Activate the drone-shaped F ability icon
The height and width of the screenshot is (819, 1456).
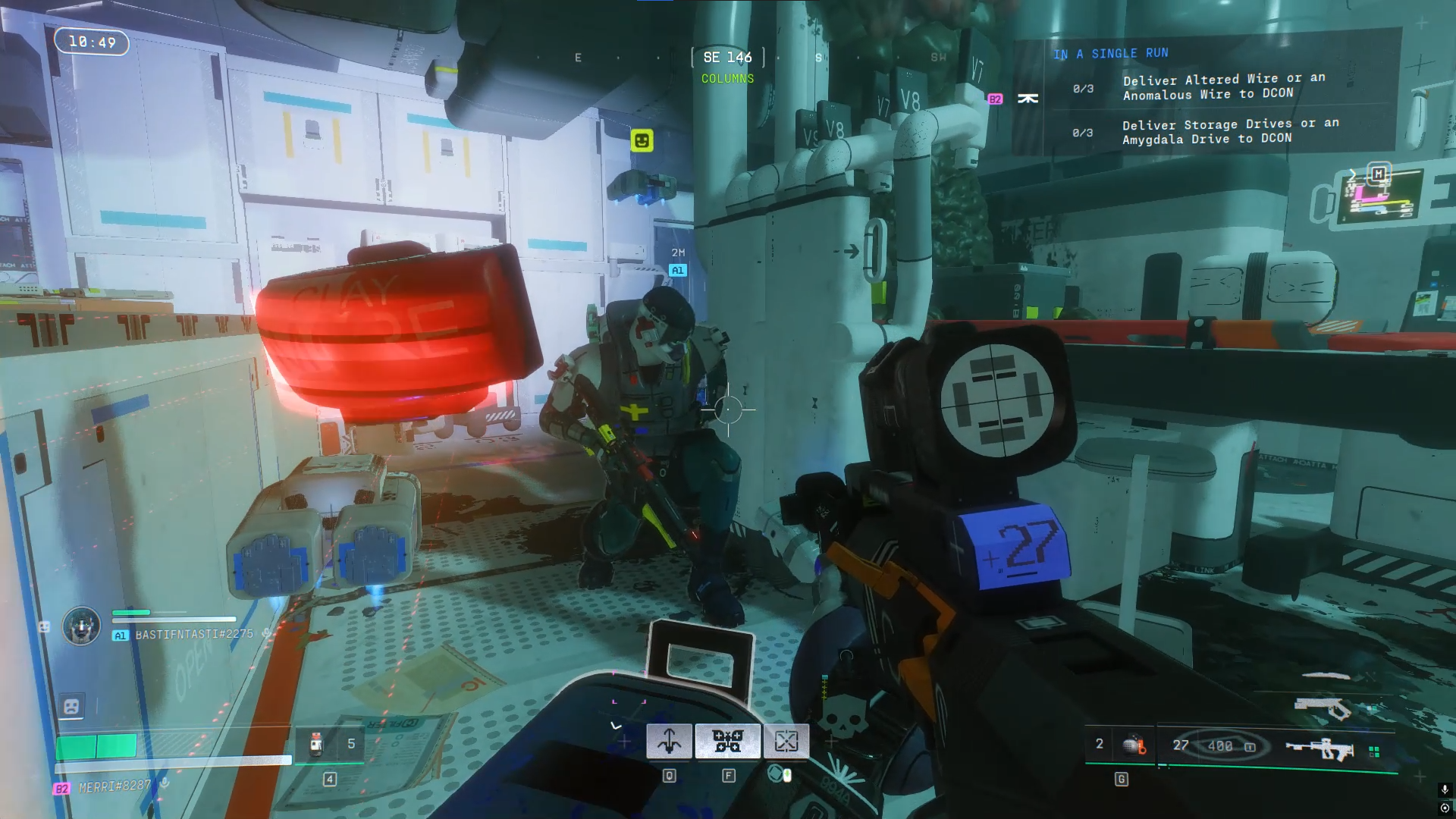727,741
